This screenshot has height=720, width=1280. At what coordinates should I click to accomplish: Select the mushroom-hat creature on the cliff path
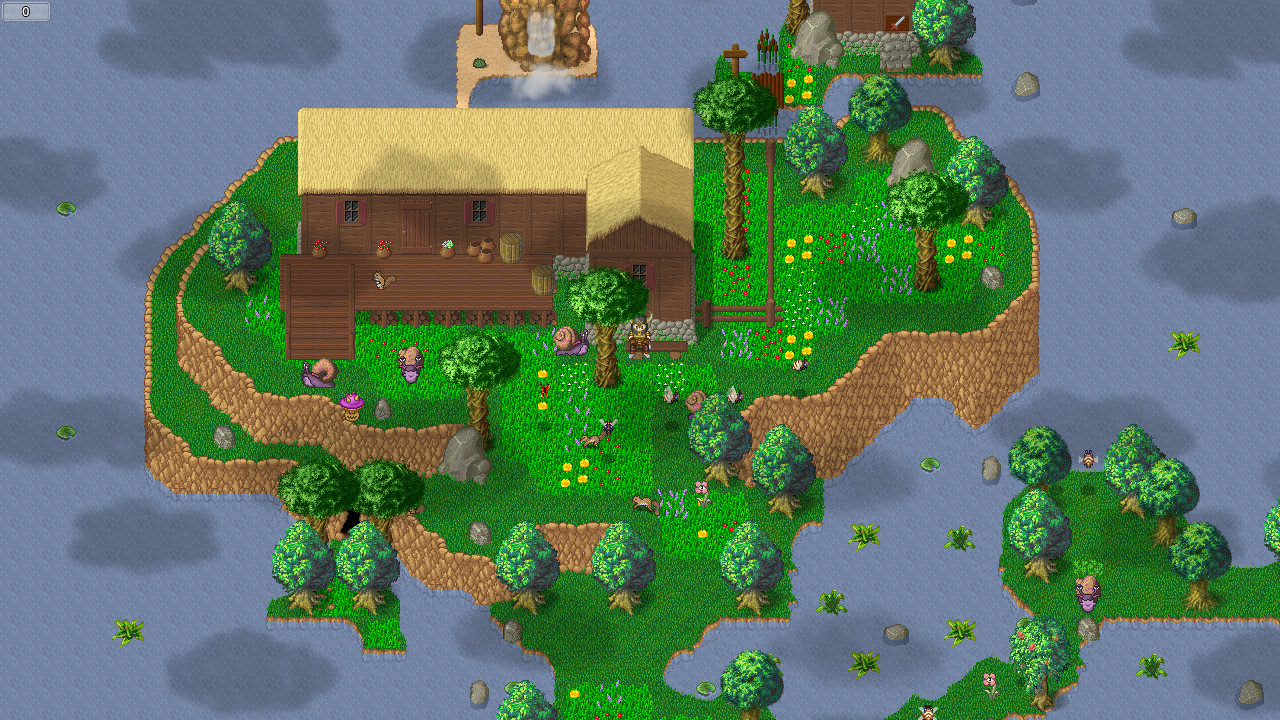point(351,406)
